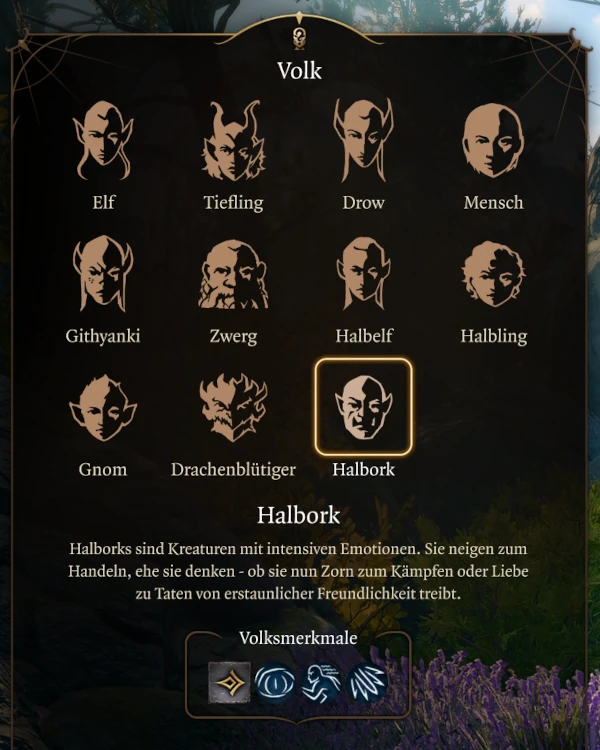Choose the Tiefling race portrait
The image size is (600, 750).
tap(233, 142)
